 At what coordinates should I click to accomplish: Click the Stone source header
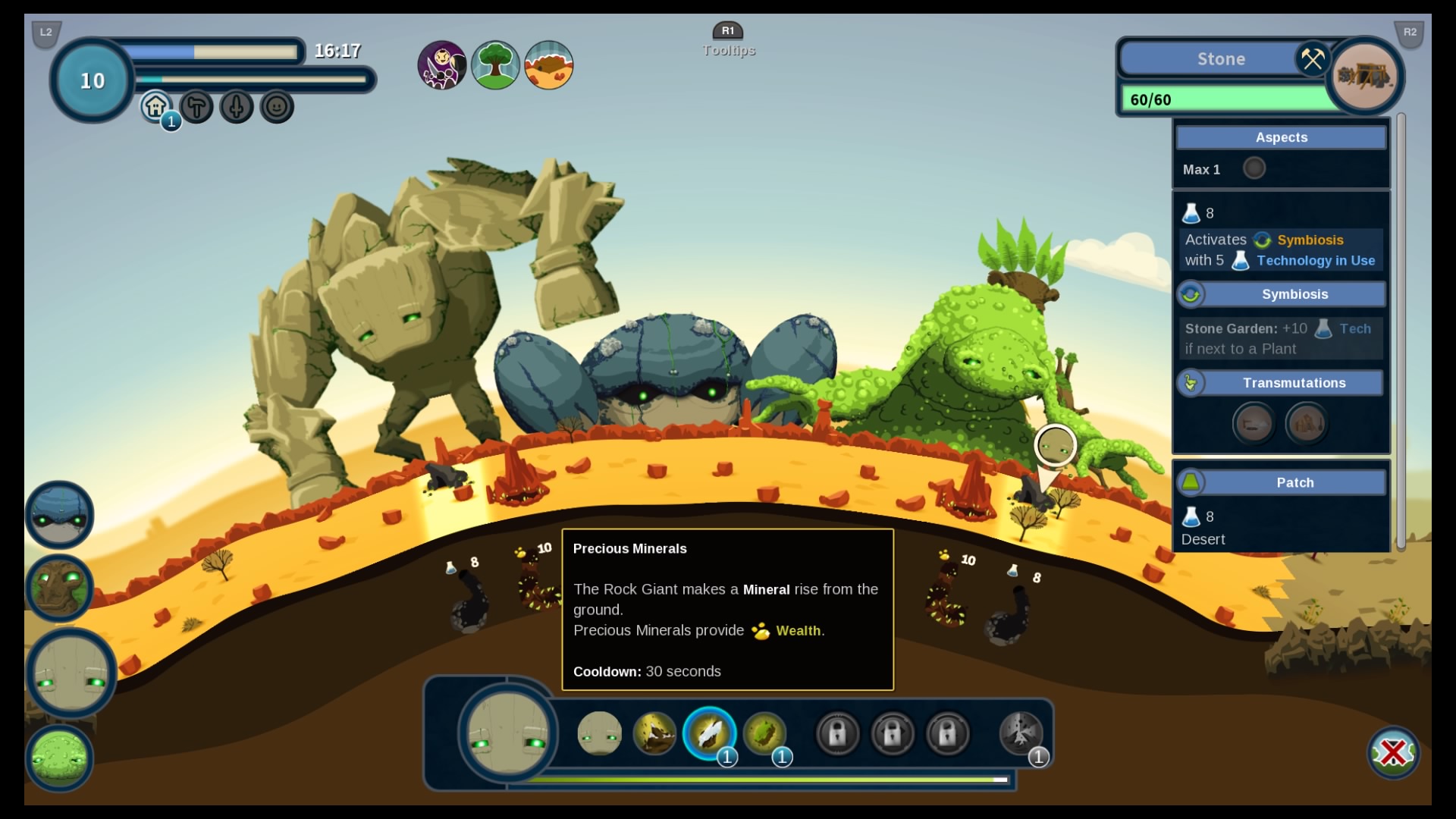1221,59
